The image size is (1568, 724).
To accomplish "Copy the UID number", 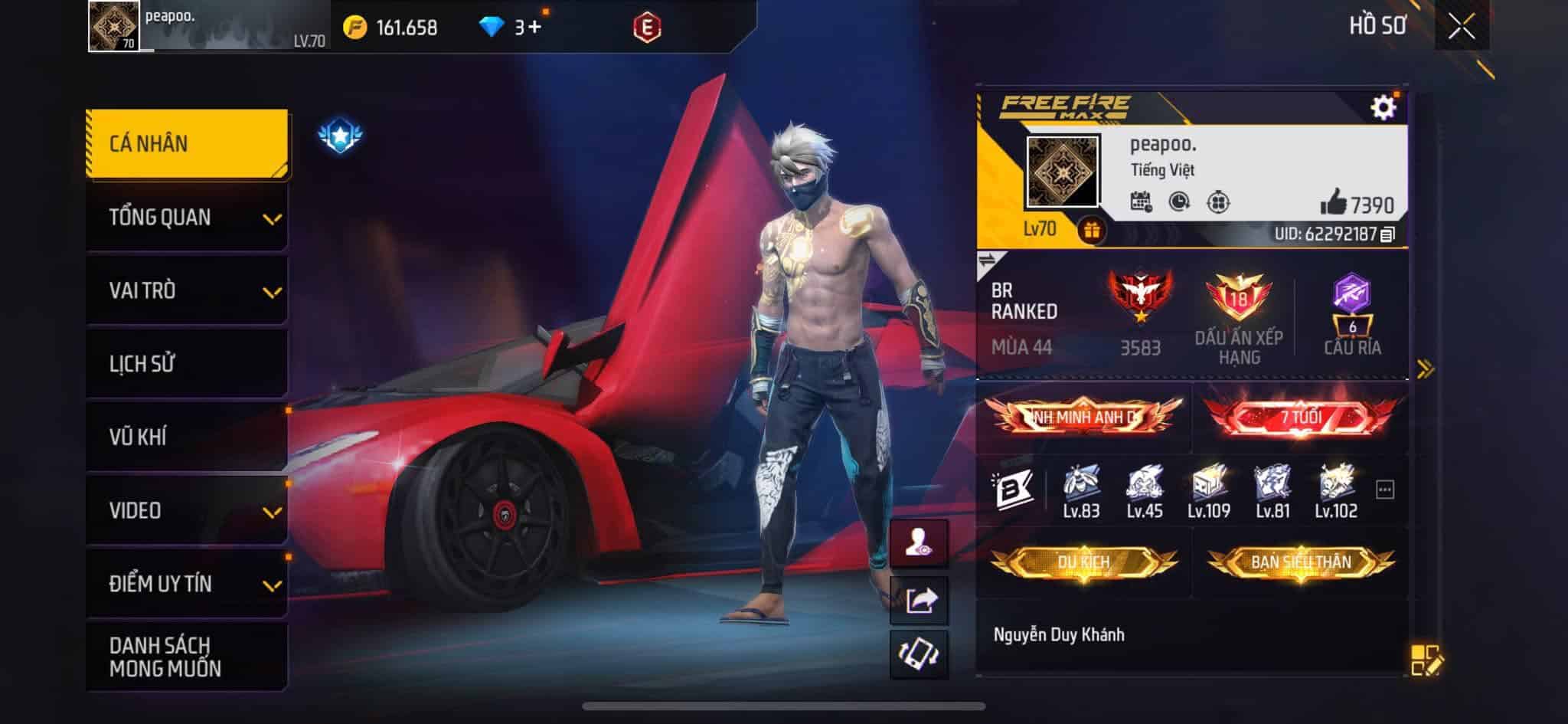I will point(1388,234).
